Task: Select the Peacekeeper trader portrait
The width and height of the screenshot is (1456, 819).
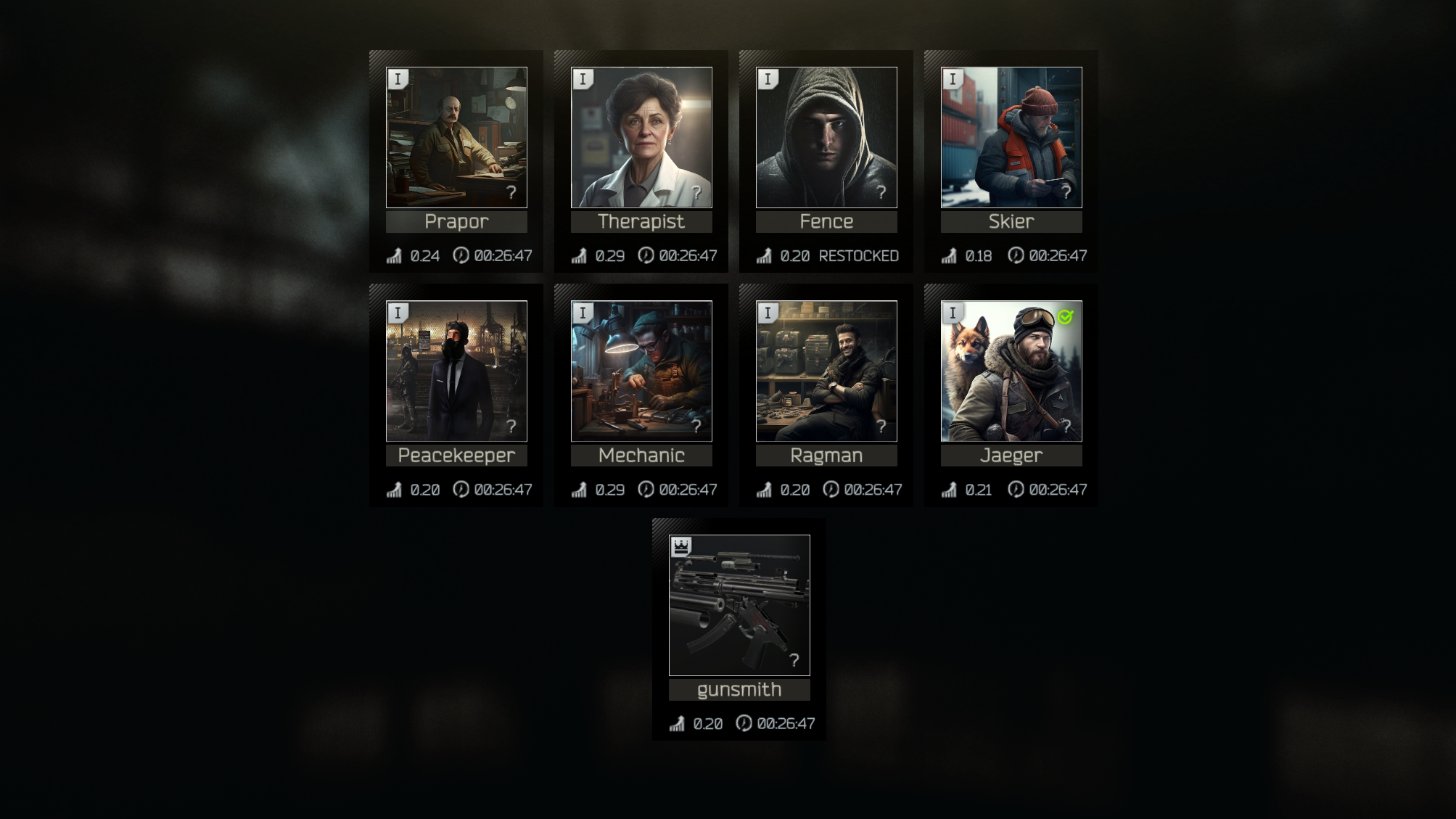Action: [x=456, y=371]
